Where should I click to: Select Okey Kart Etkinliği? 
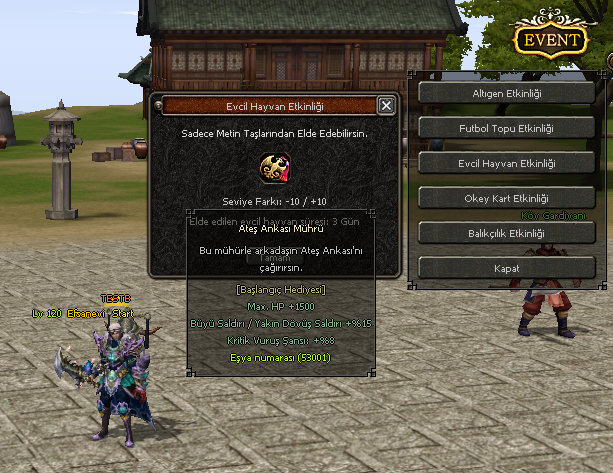click(x=506, y=198)
